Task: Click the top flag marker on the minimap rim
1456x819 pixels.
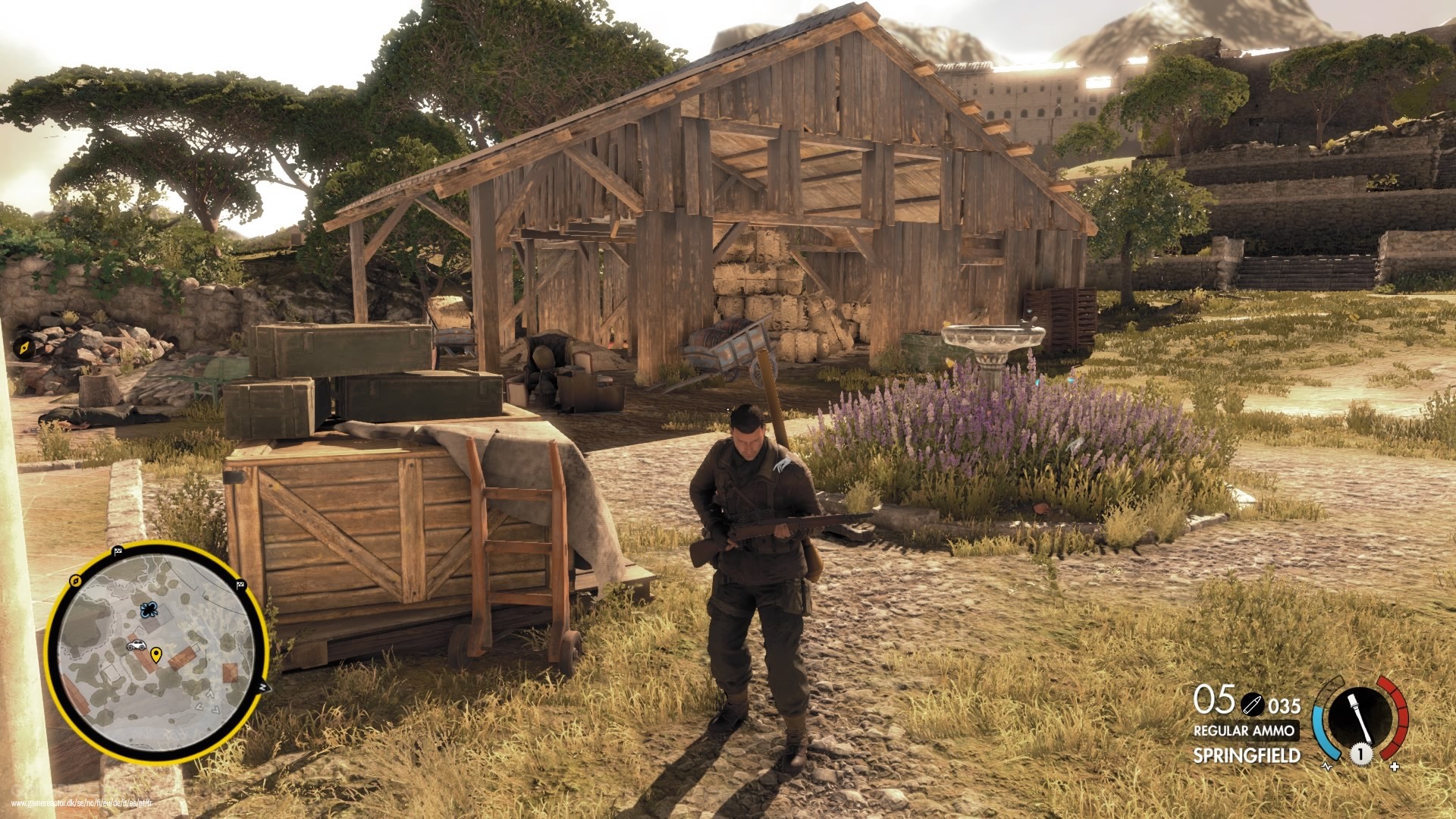Action: [x=118, y=551]
